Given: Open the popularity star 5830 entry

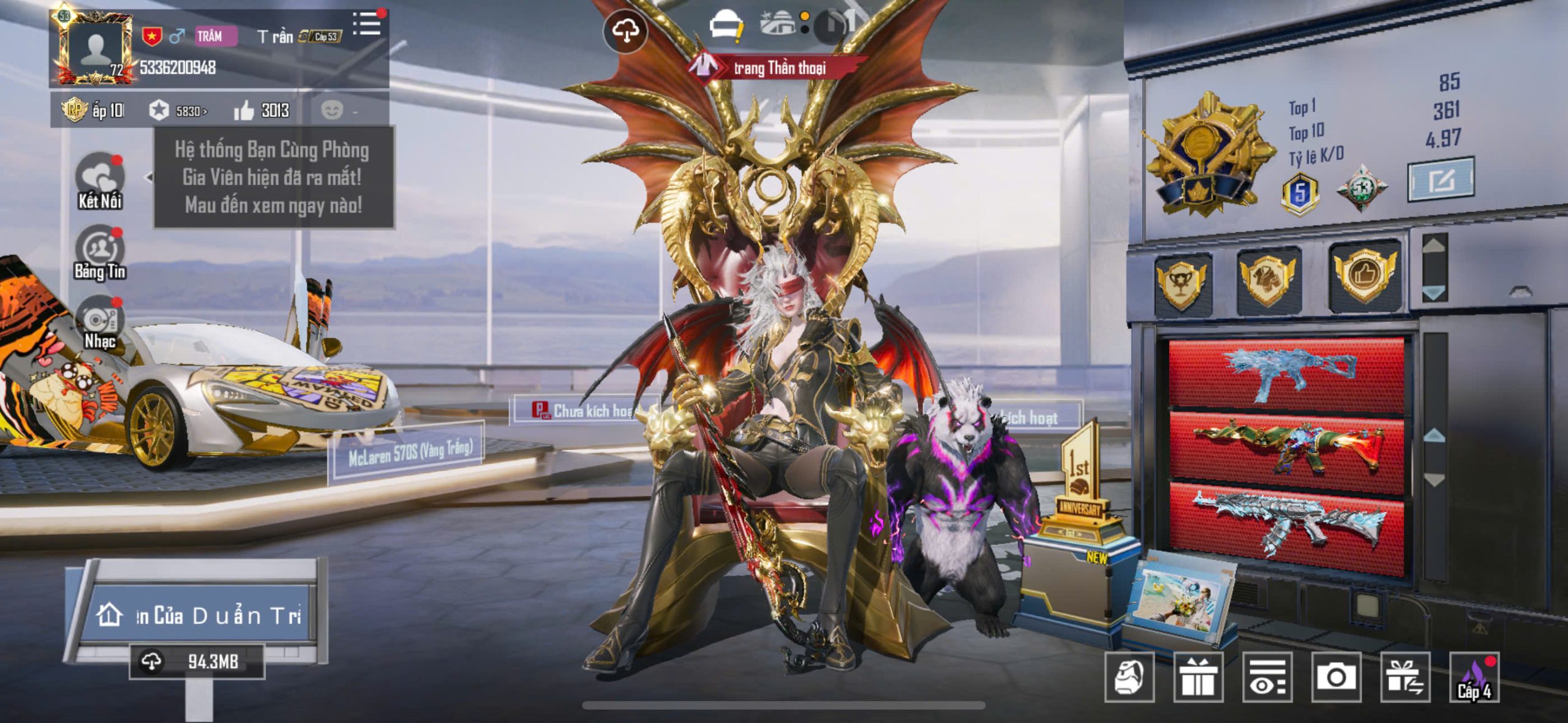Looking at the screenshot, I should (x=178, y=111).
